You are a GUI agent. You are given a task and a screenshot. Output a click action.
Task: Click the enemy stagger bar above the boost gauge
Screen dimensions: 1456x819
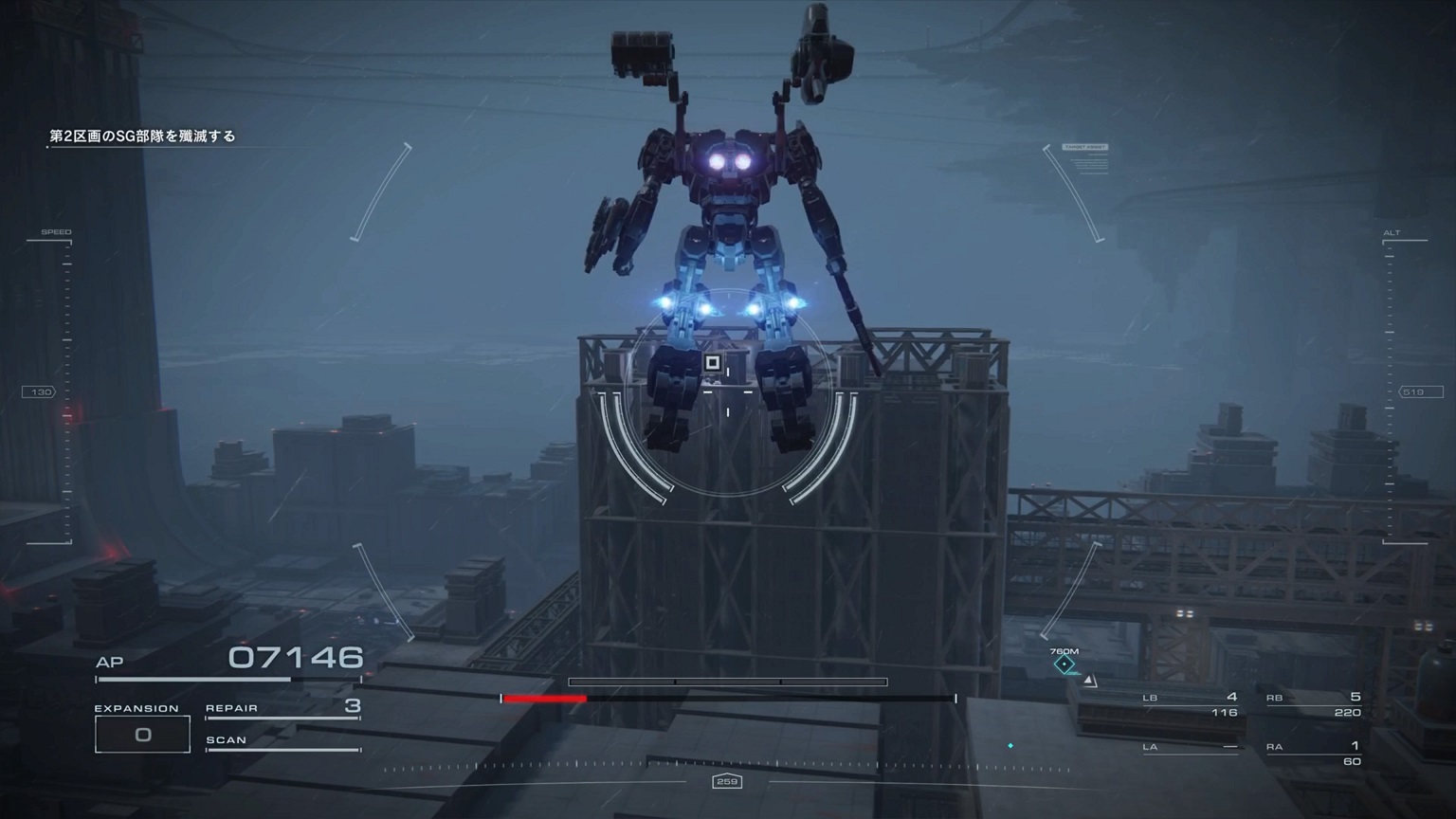click(727, 681)
